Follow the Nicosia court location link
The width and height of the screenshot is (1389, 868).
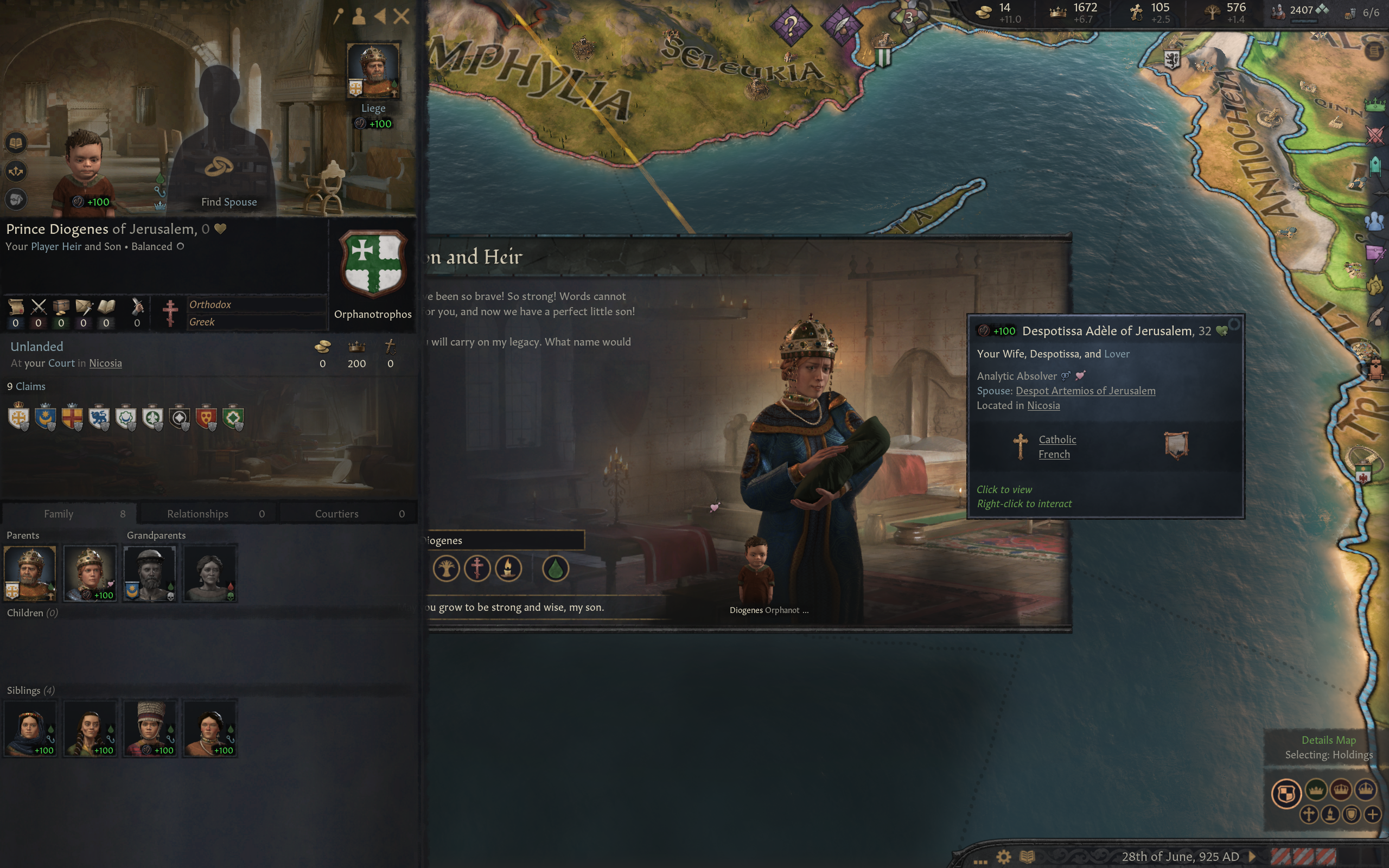tap(105, 363)
